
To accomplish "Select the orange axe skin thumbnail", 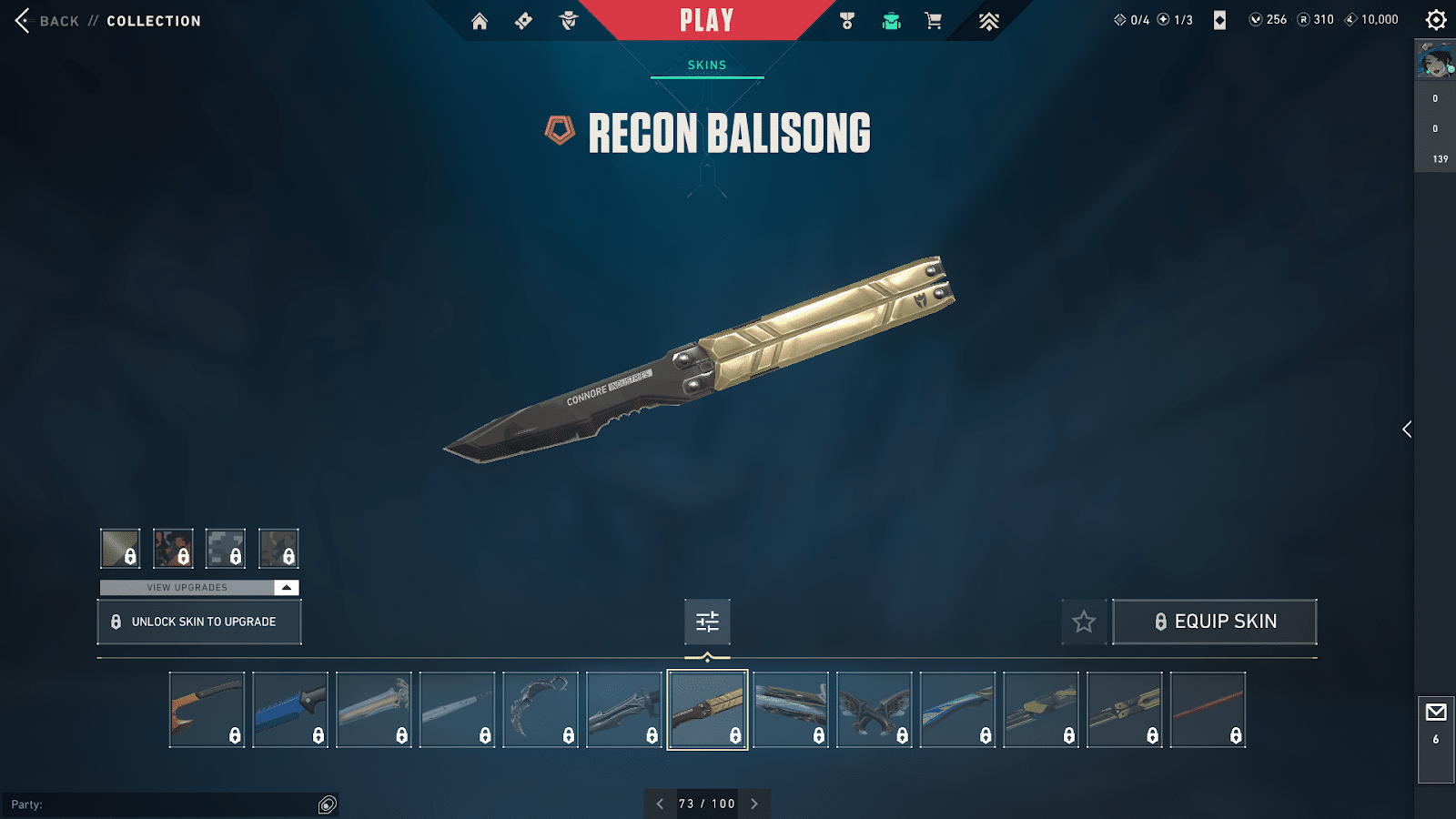I will 207,710.
